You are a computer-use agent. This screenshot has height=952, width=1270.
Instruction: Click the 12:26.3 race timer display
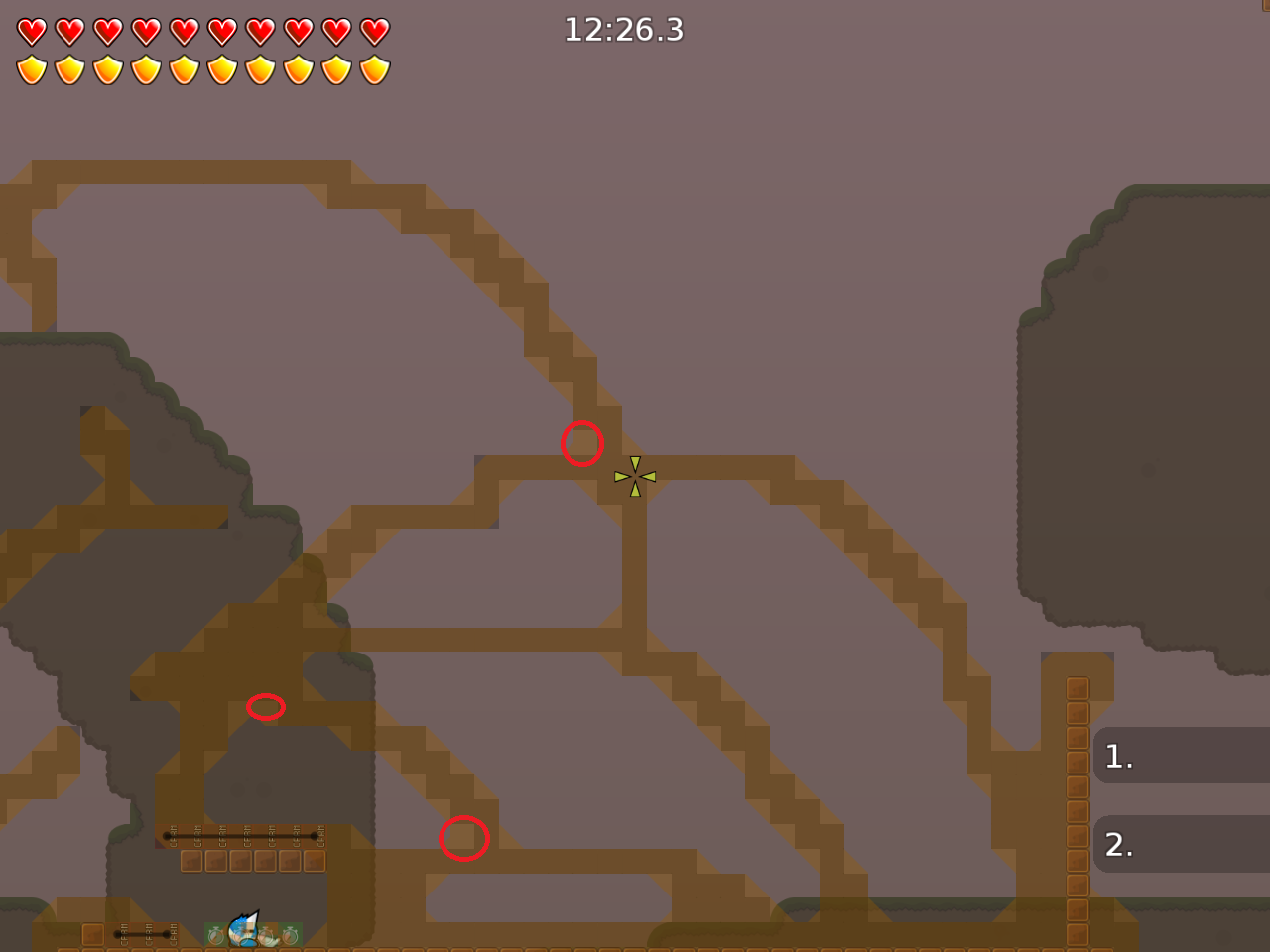coord(625,31)
